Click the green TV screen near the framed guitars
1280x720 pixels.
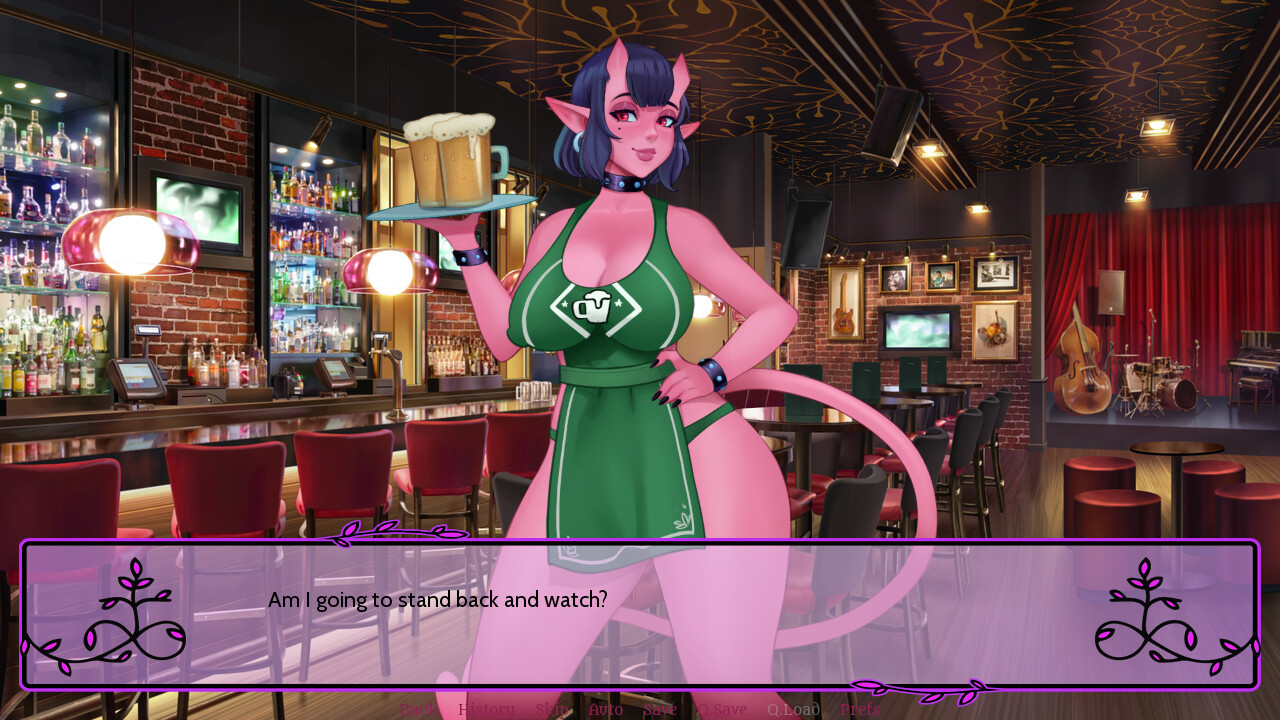(x=916, y=330)
